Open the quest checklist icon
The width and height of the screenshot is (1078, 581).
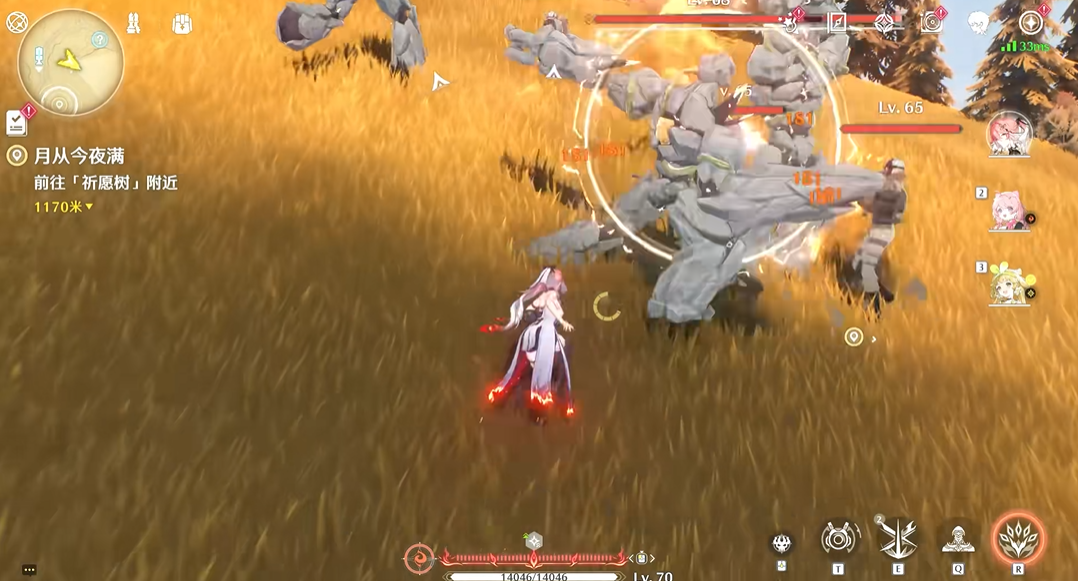click(17, 122)
